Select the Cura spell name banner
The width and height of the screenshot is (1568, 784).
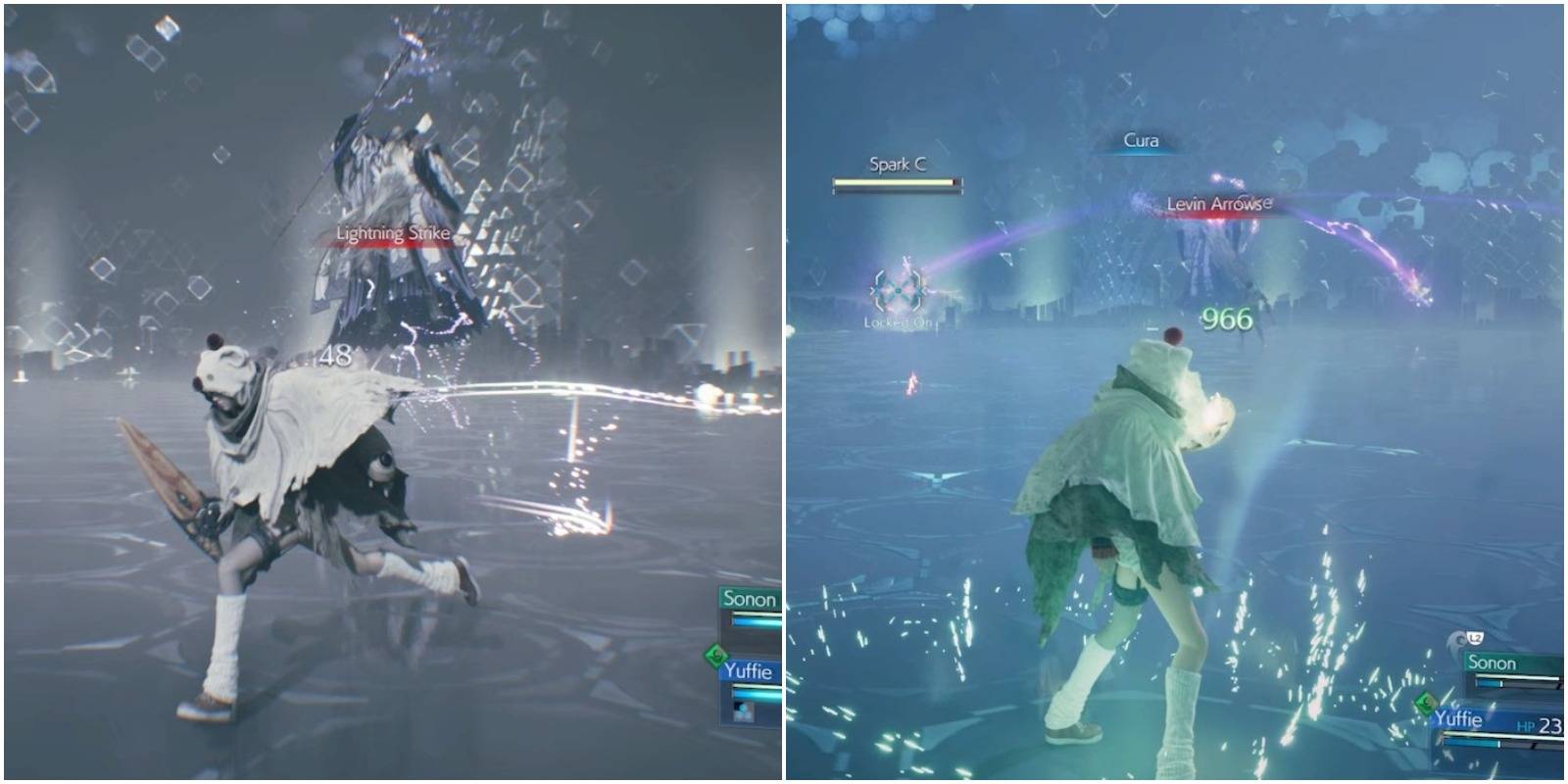[1142, 140]
